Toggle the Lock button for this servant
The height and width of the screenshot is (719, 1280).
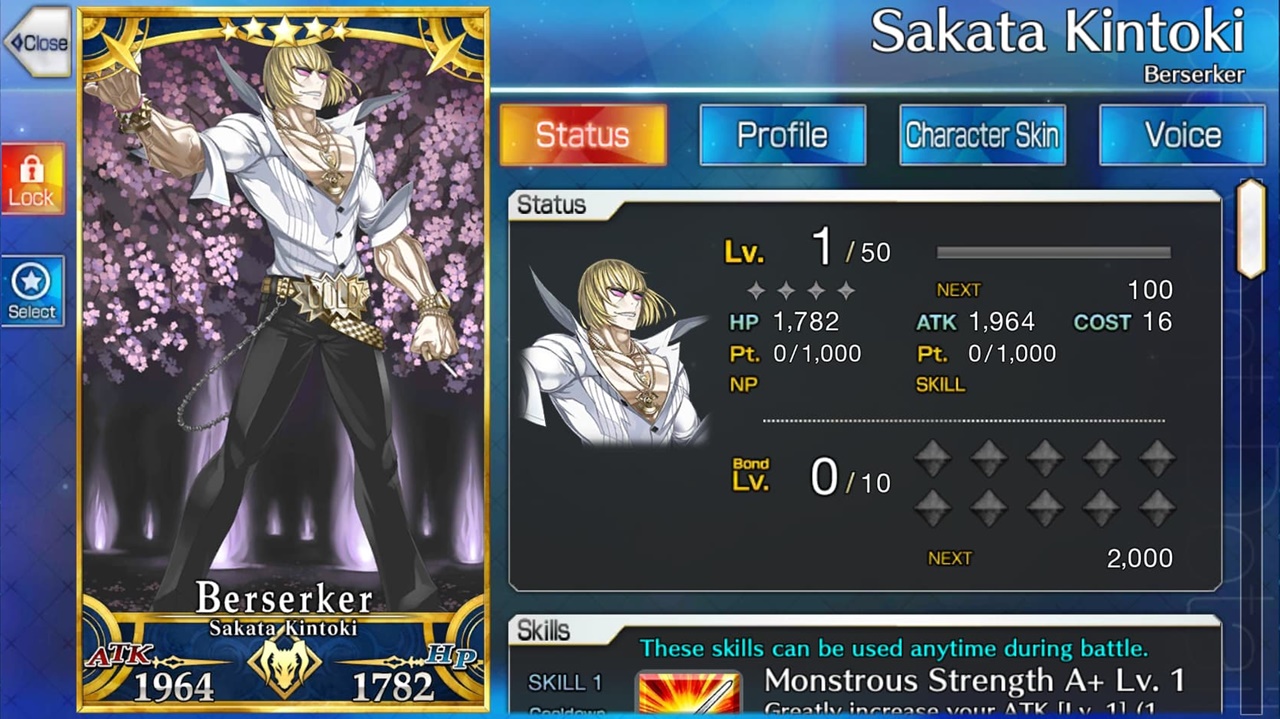point(32,179)
